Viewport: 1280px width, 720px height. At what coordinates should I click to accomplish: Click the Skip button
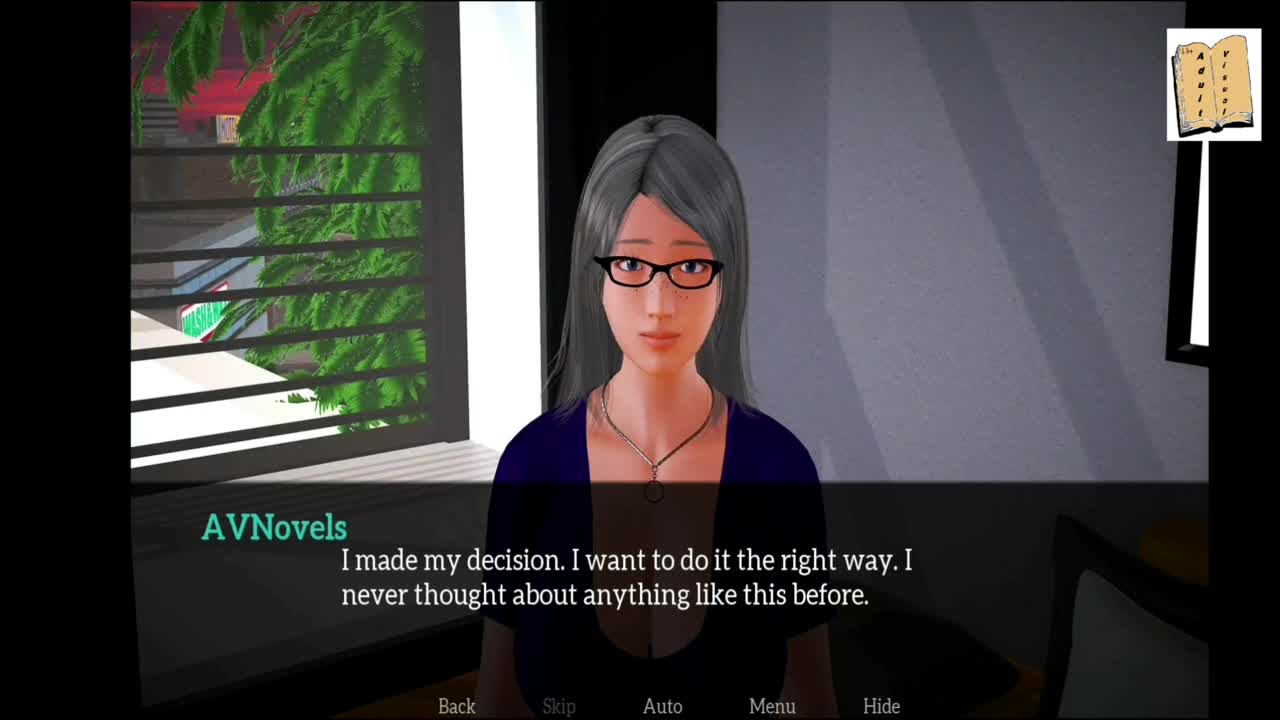coord(559,706)
